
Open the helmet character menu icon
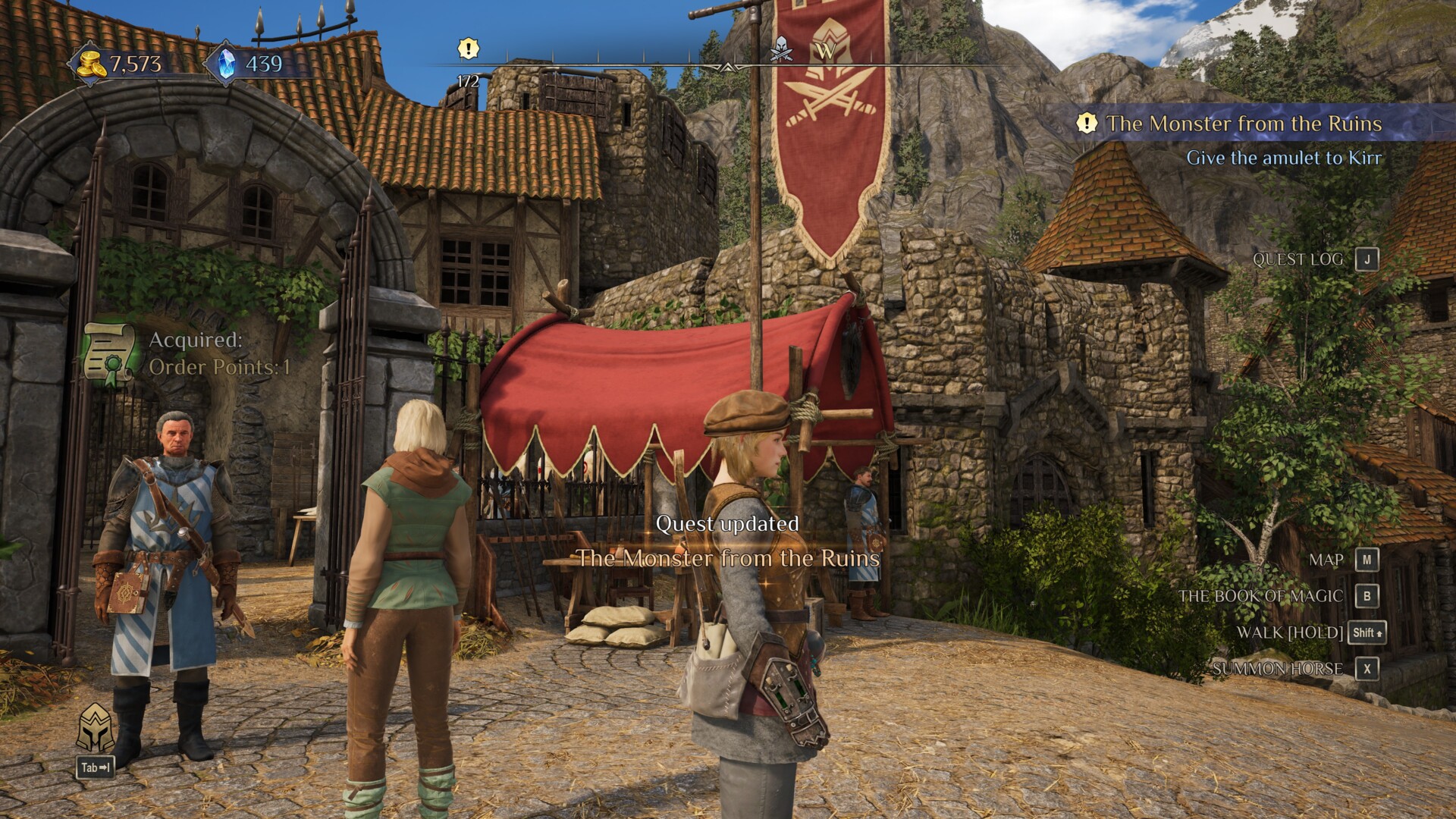[96, 728]
